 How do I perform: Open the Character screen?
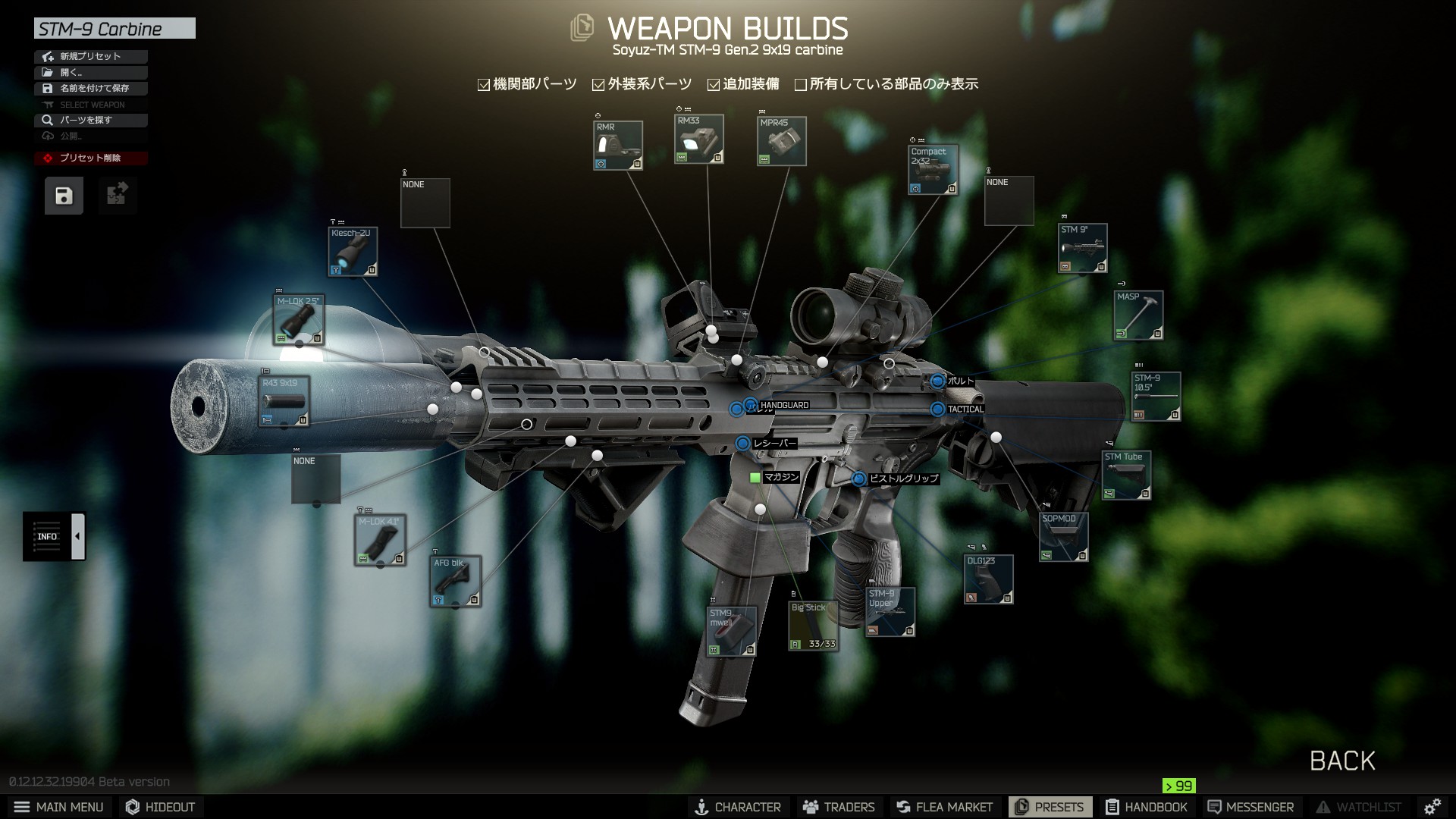tap(738, 807)
